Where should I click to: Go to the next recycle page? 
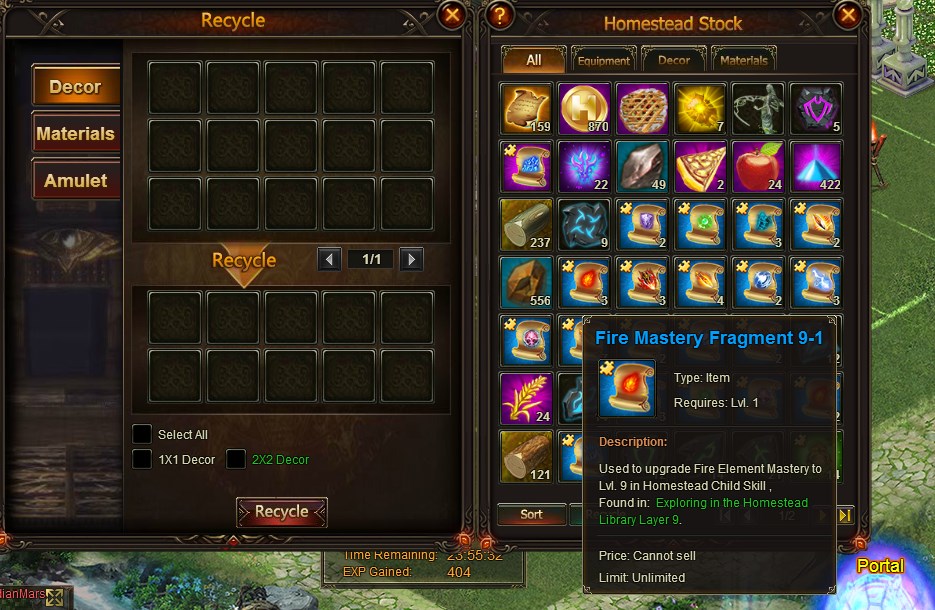410,260
